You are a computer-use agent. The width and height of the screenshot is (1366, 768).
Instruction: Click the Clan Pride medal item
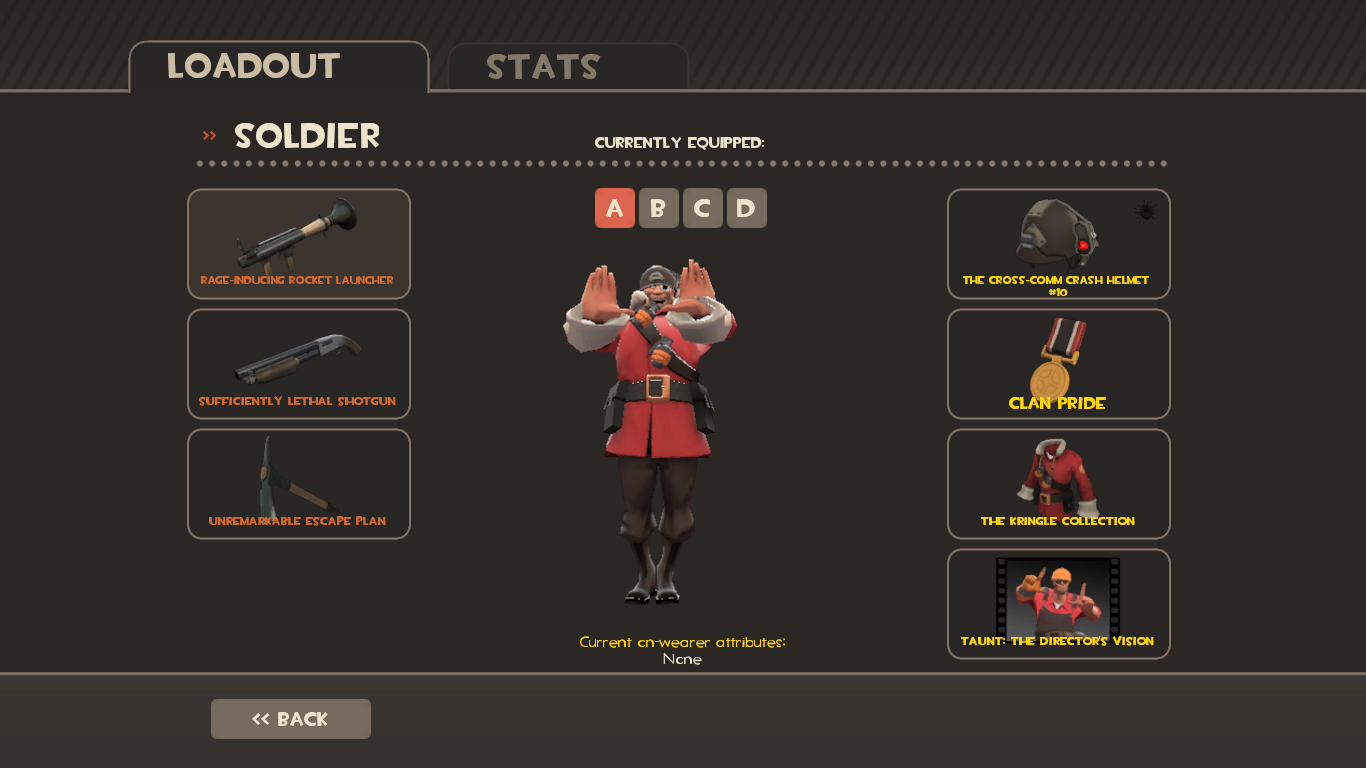(x=1058, y=364)
